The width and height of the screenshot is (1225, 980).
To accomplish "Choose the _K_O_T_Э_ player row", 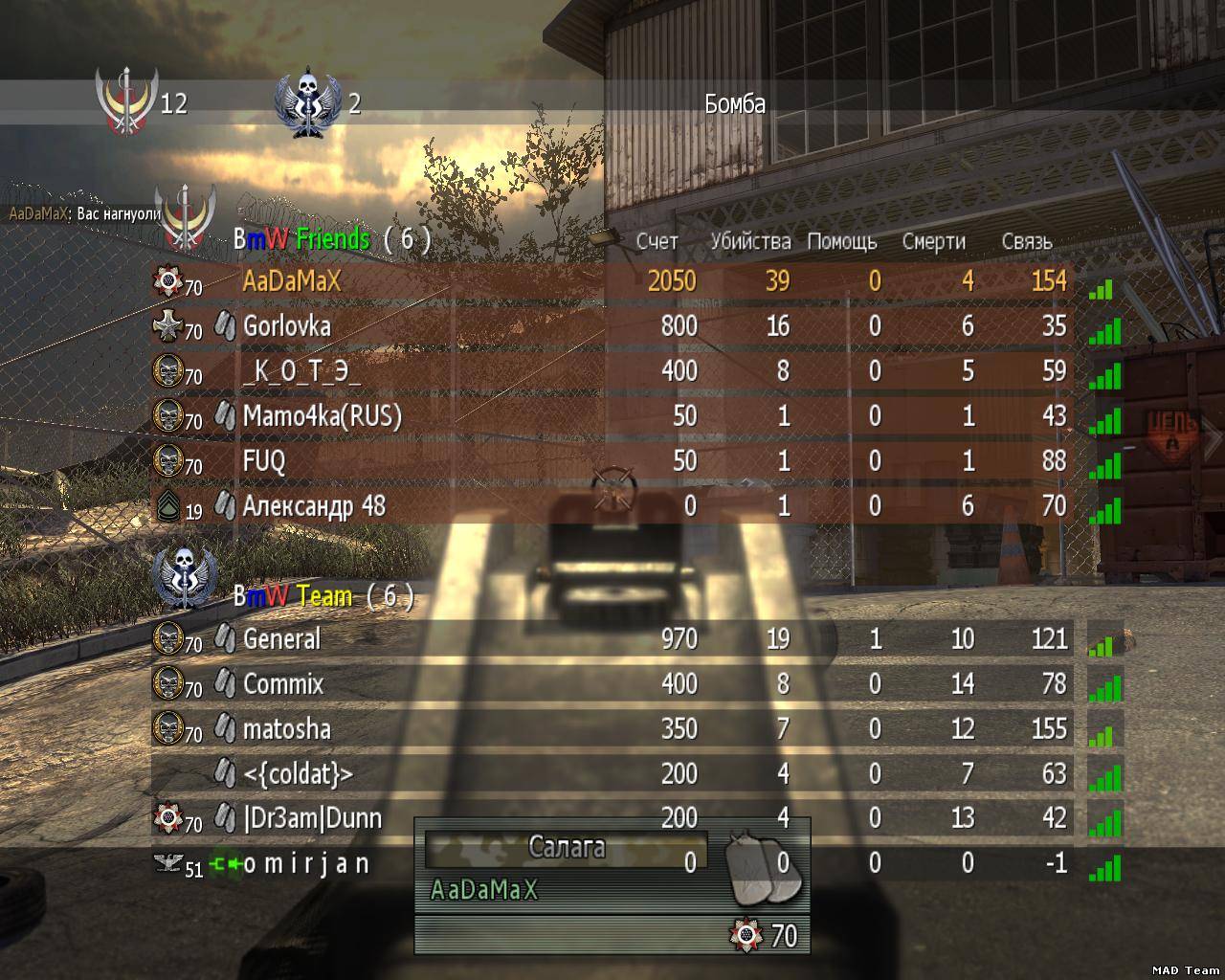I will point(612,370).
